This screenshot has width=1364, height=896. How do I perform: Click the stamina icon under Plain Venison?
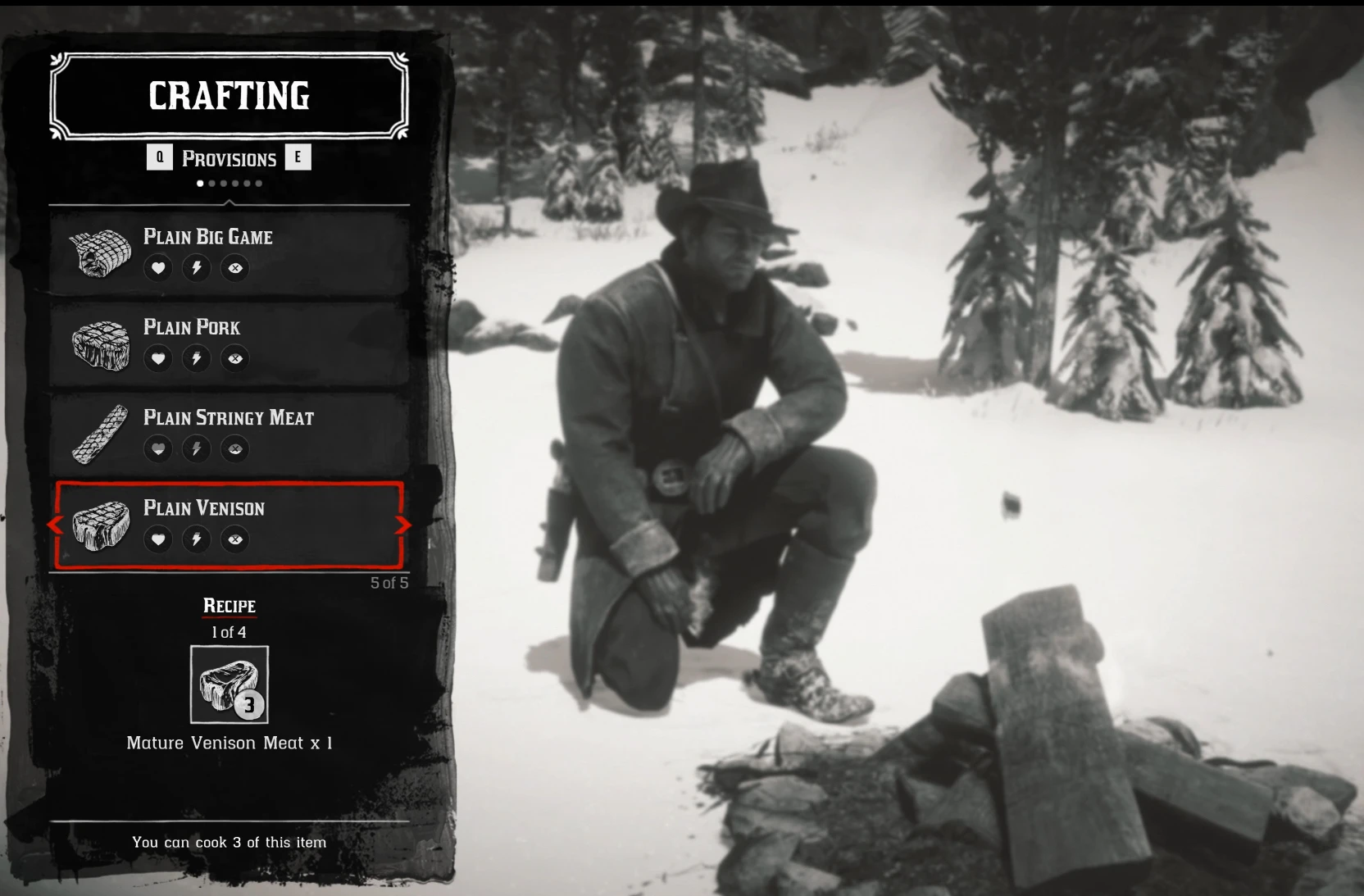point(197,539)
